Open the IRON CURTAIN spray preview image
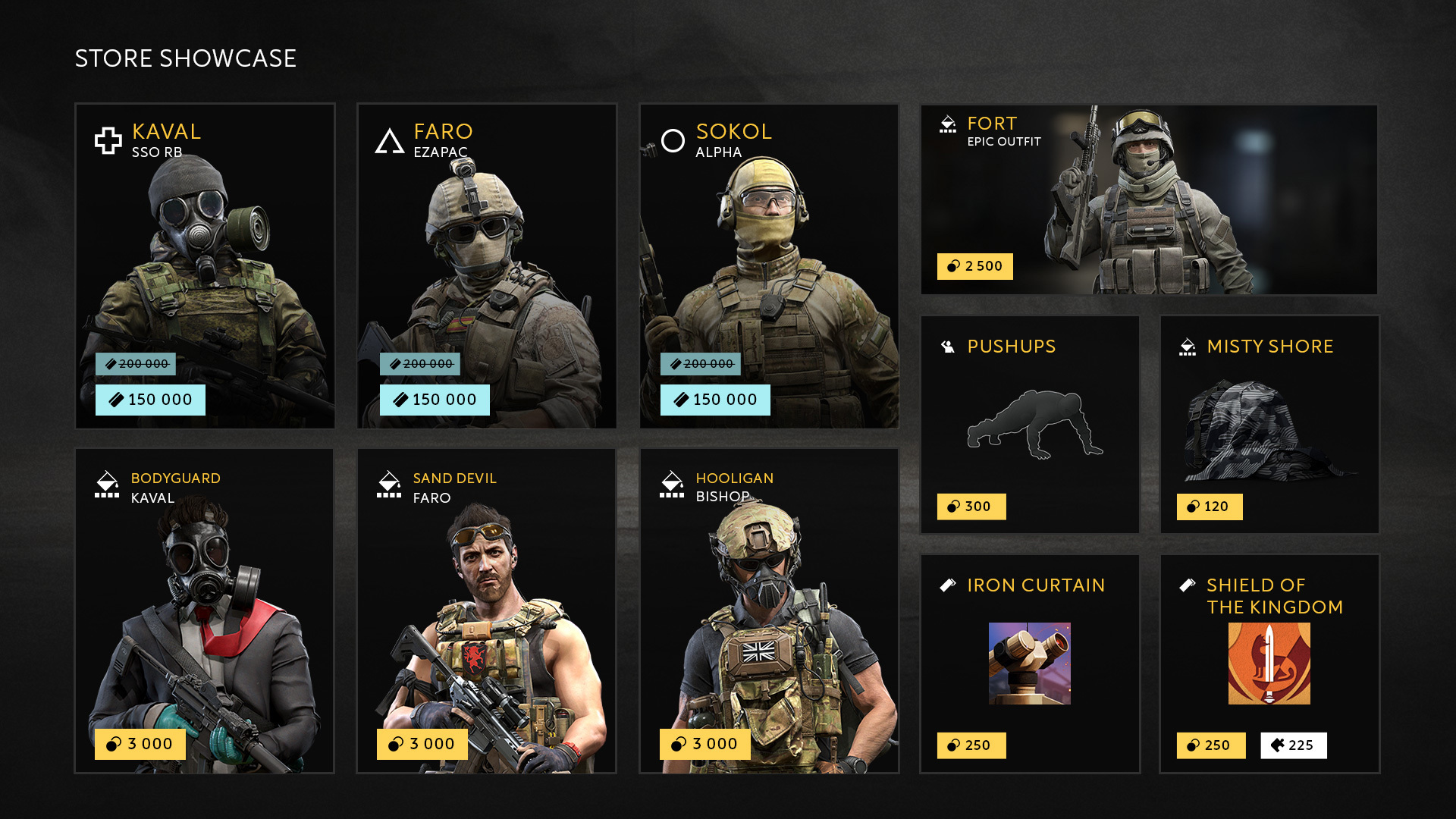1456x819 pixels. [1029, 662]
